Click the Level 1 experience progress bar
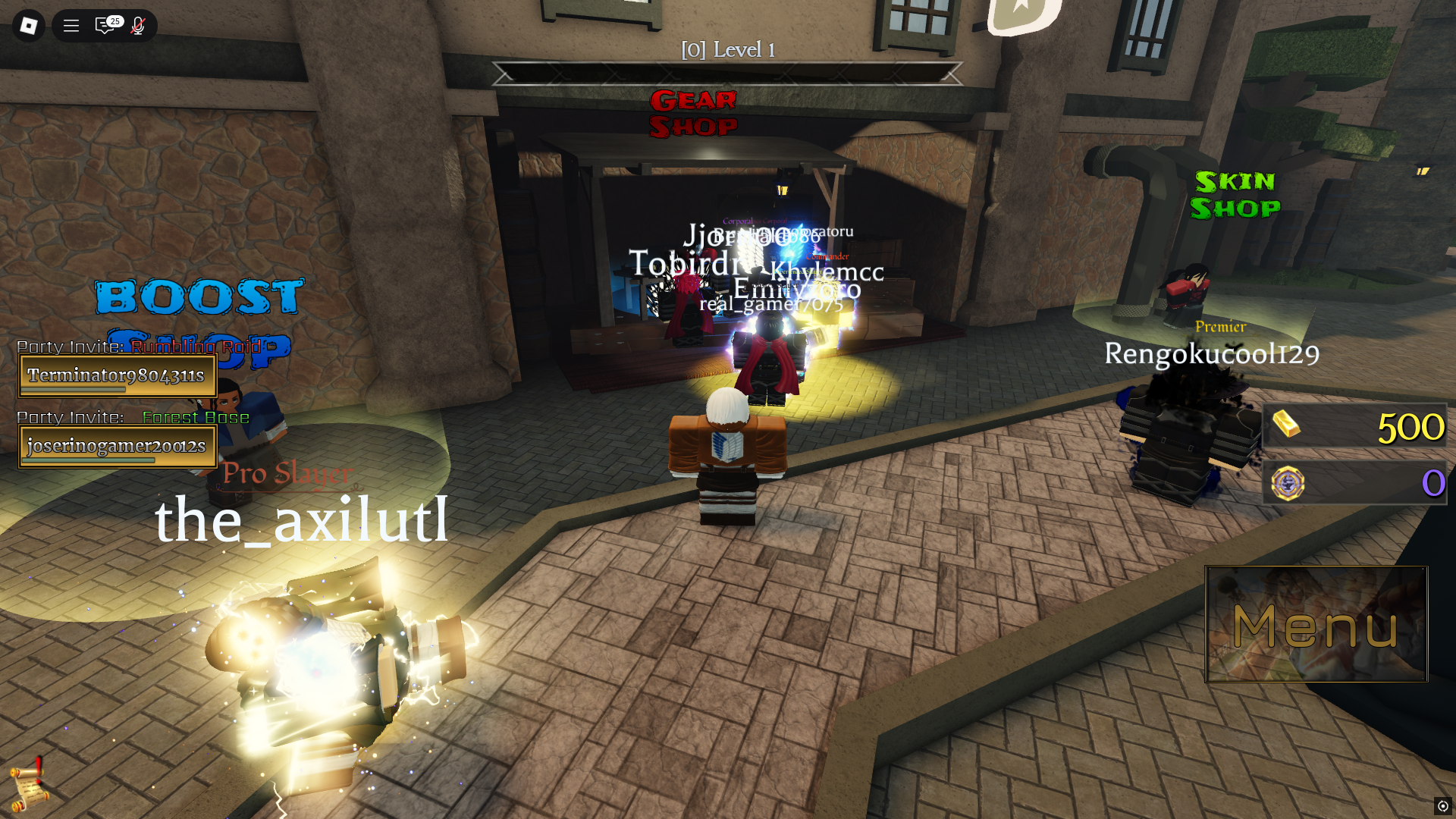The height and width of the screenshot is (819, 1456). pos(726,74)
